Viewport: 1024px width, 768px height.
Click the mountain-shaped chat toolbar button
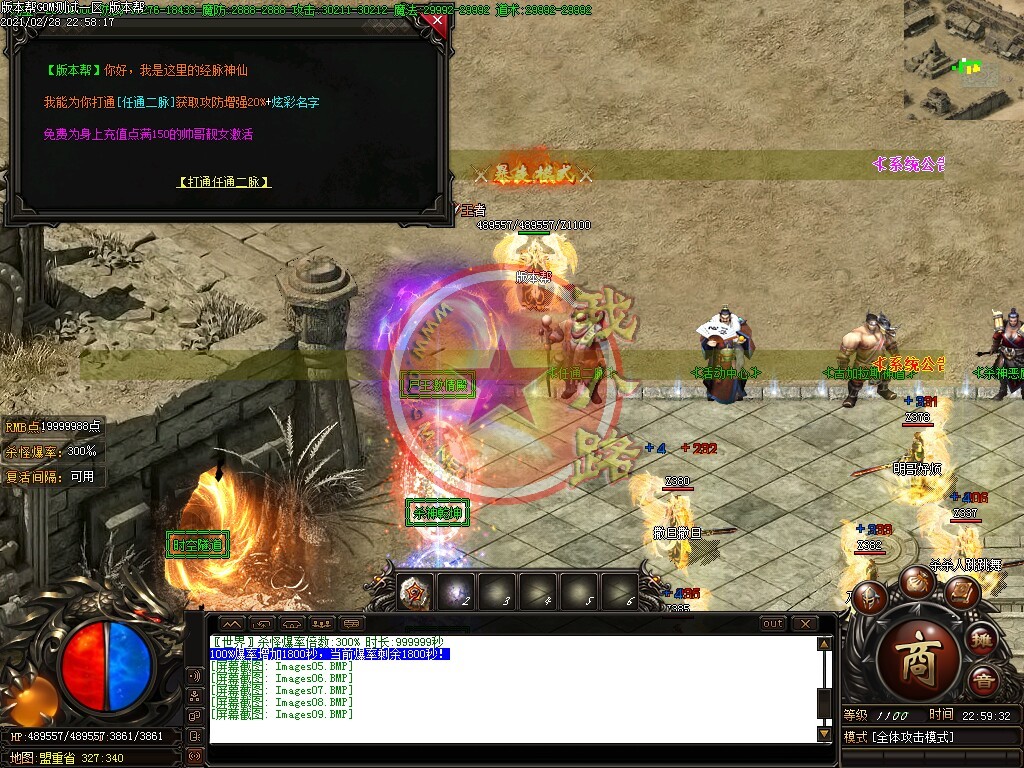[232, 624]
